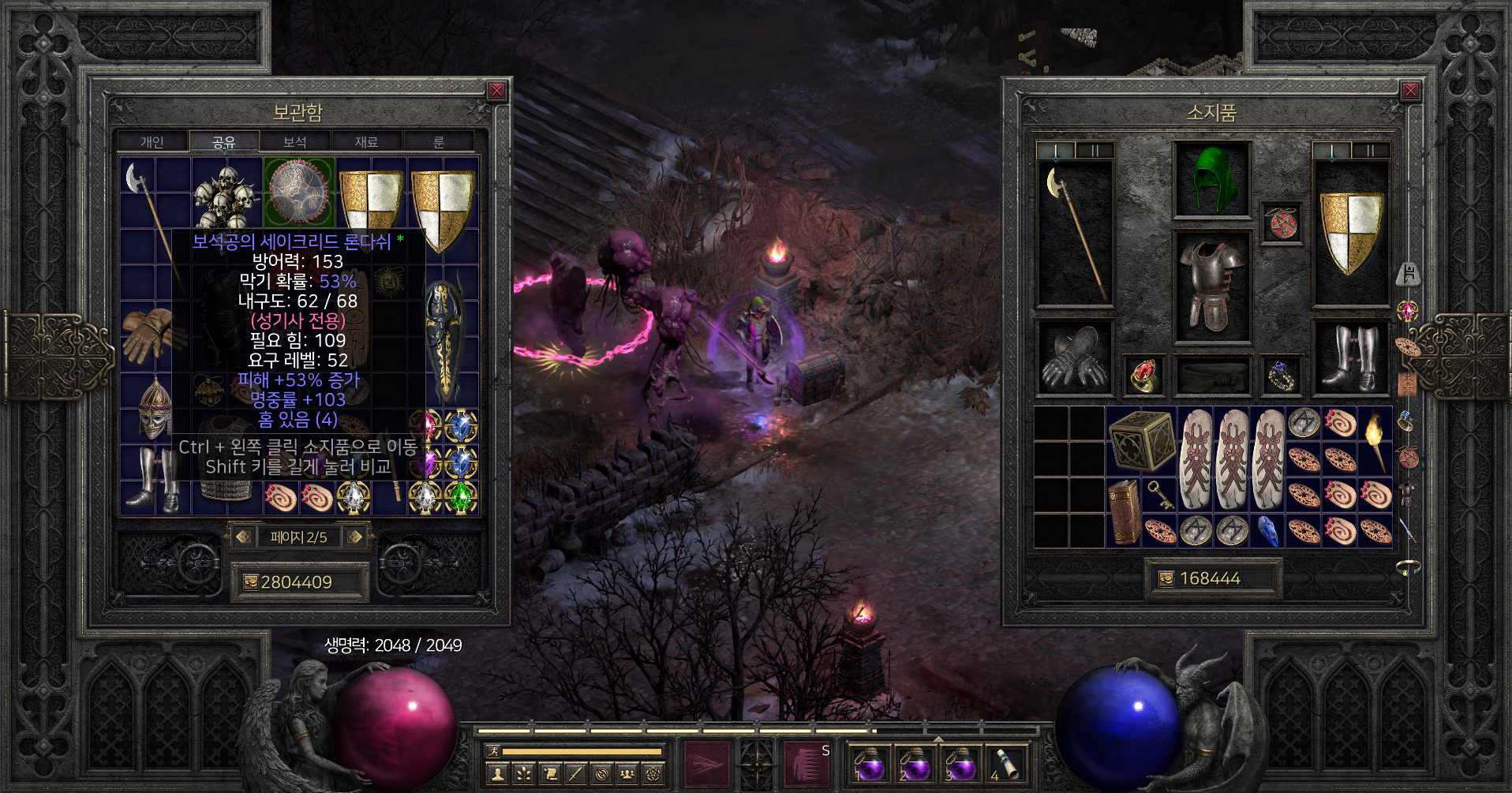Switch to the 개인 stash tab

(x=152, y=142)
